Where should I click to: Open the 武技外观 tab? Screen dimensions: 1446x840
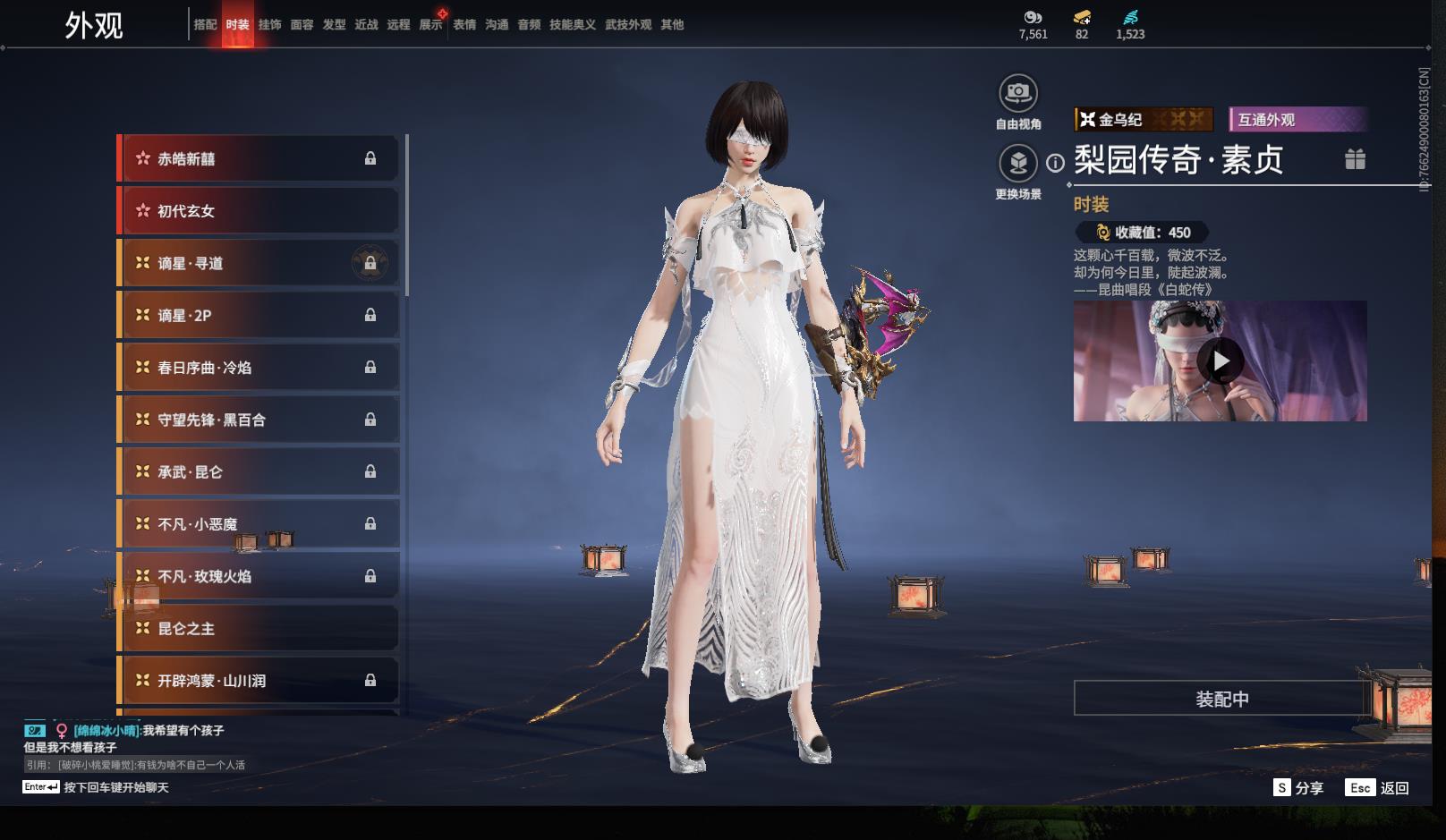[627, 25]
